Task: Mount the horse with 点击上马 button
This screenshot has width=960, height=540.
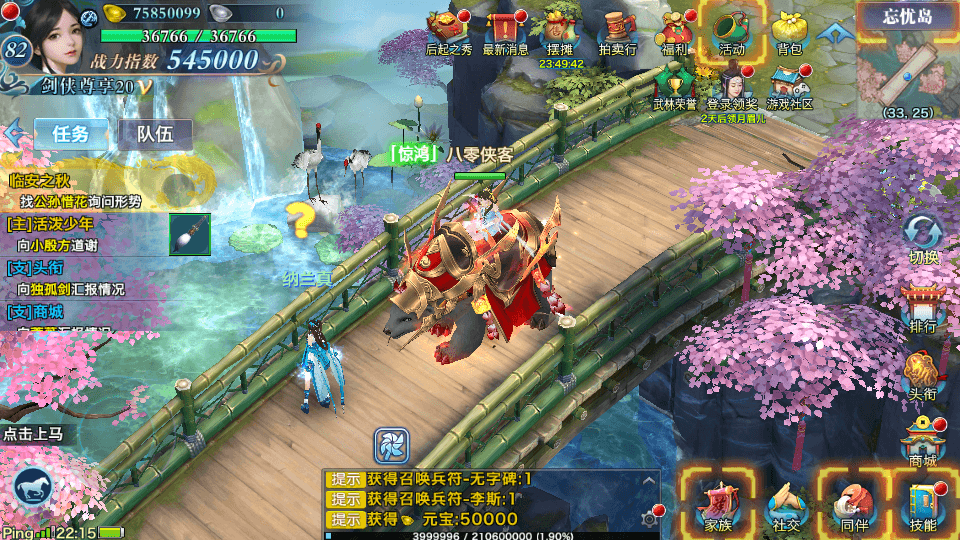Action: click(x=34, y=490)
